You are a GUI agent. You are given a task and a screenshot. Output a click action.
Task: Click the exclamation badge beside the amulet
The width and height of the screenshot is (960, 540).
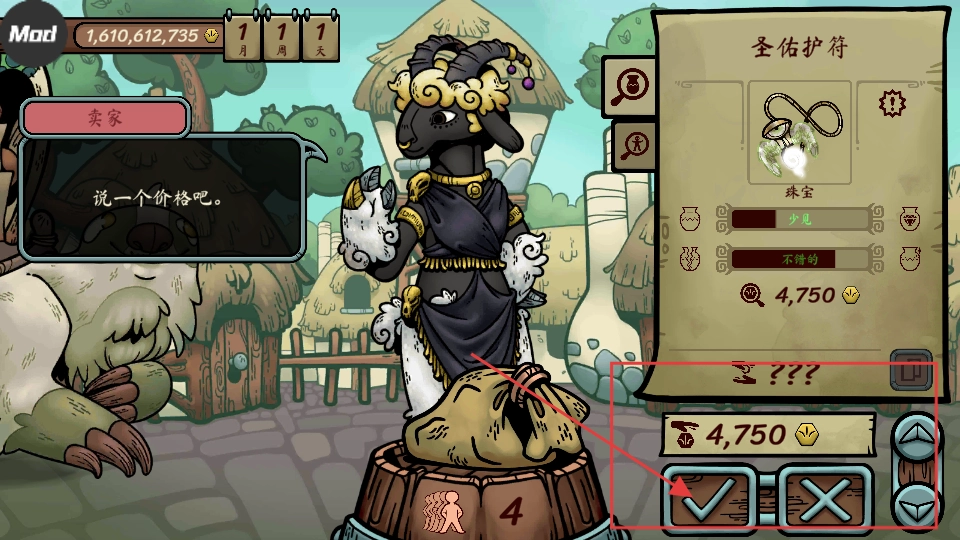pos(891,102)
